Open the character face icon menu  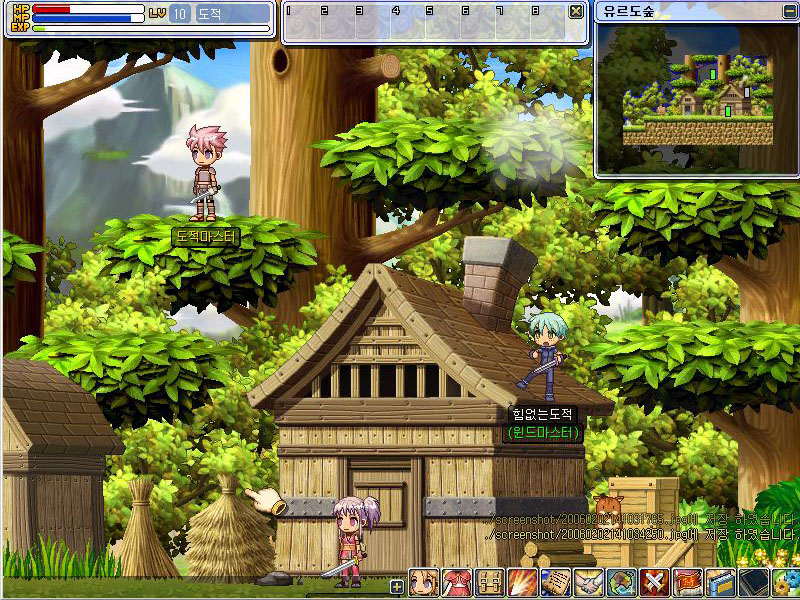pyautogui.click(x=422, y=582)
